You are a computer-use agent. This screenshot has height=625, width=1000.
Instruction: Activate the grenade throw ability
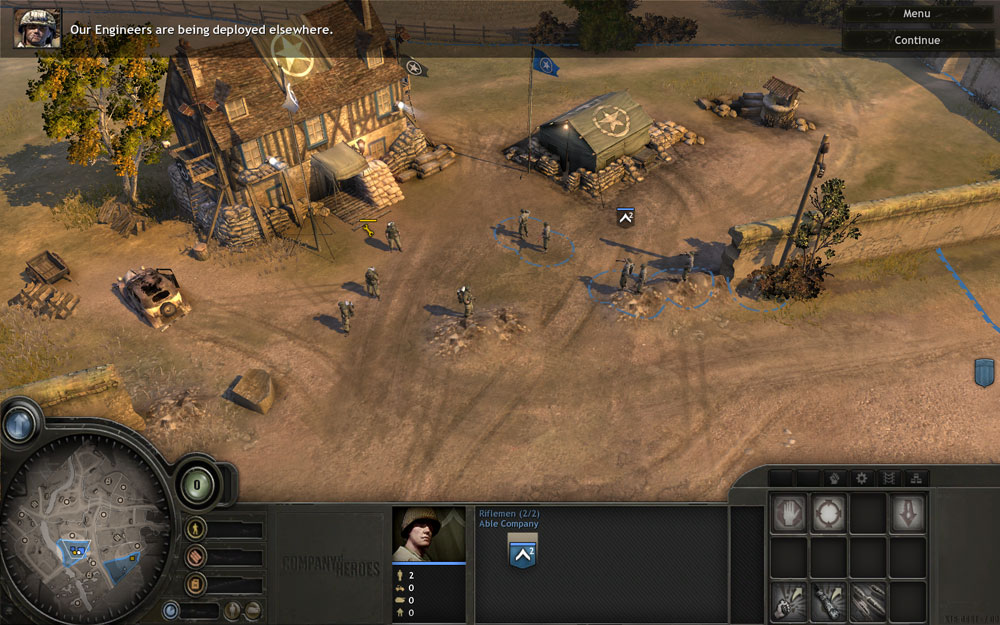pyautogui.click(x=789, y=600)
